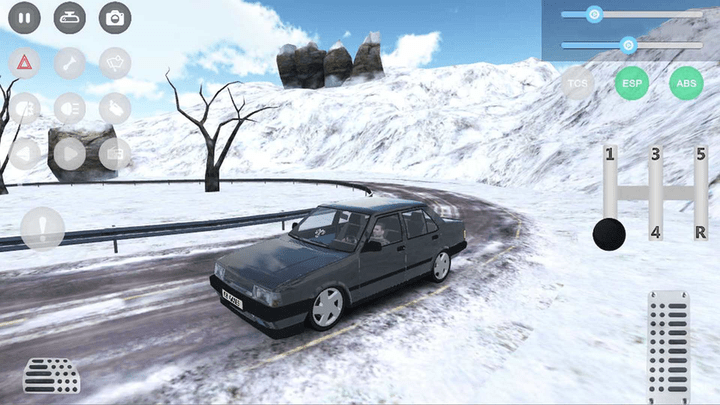Activate the left turn signal
The width and height of the screenshot is (720, 405).
point(25,153)
